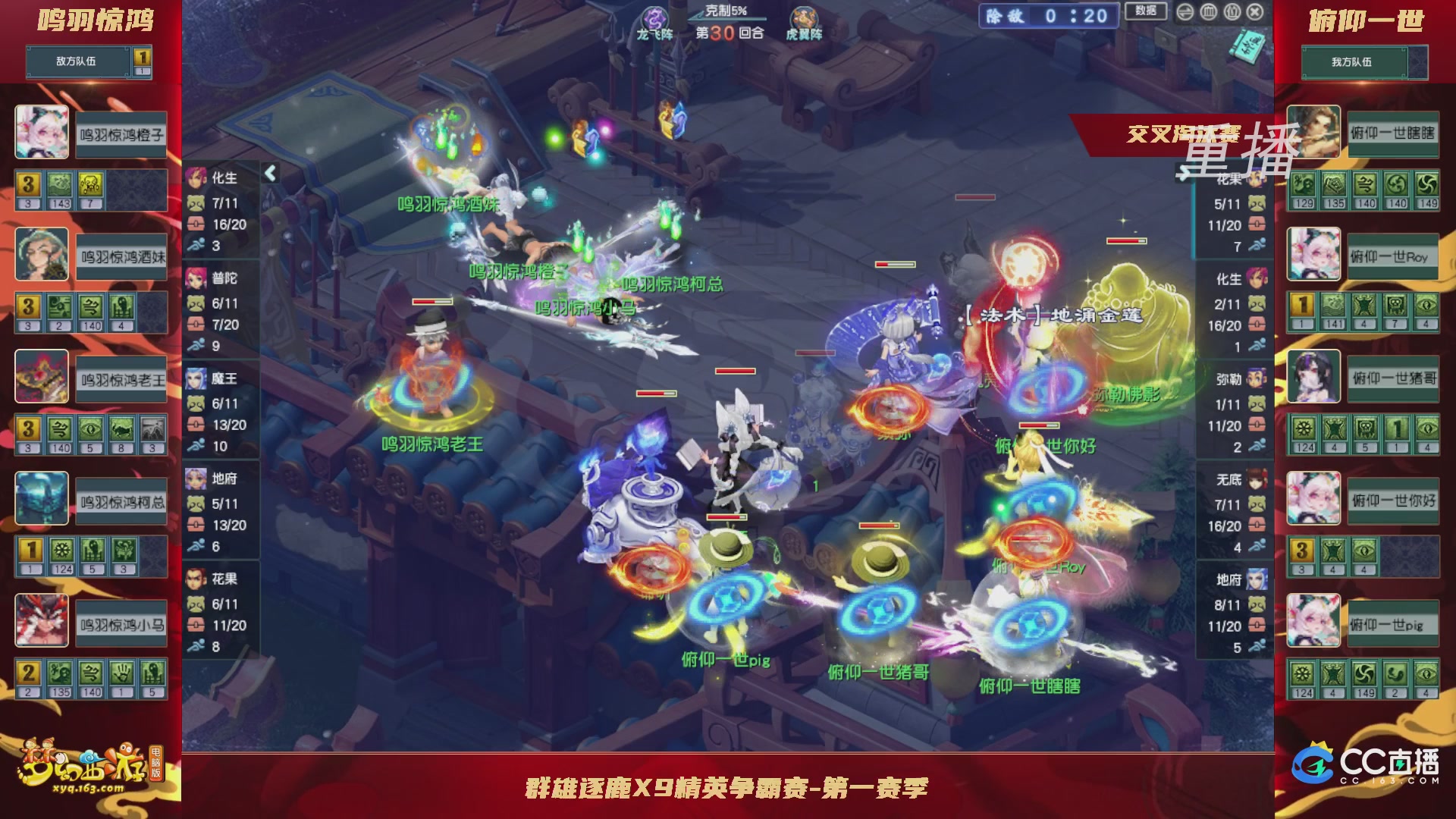Collapse the unit stats panel with left arrow
The image size is (1456, 819).
[x=269, y=173]
